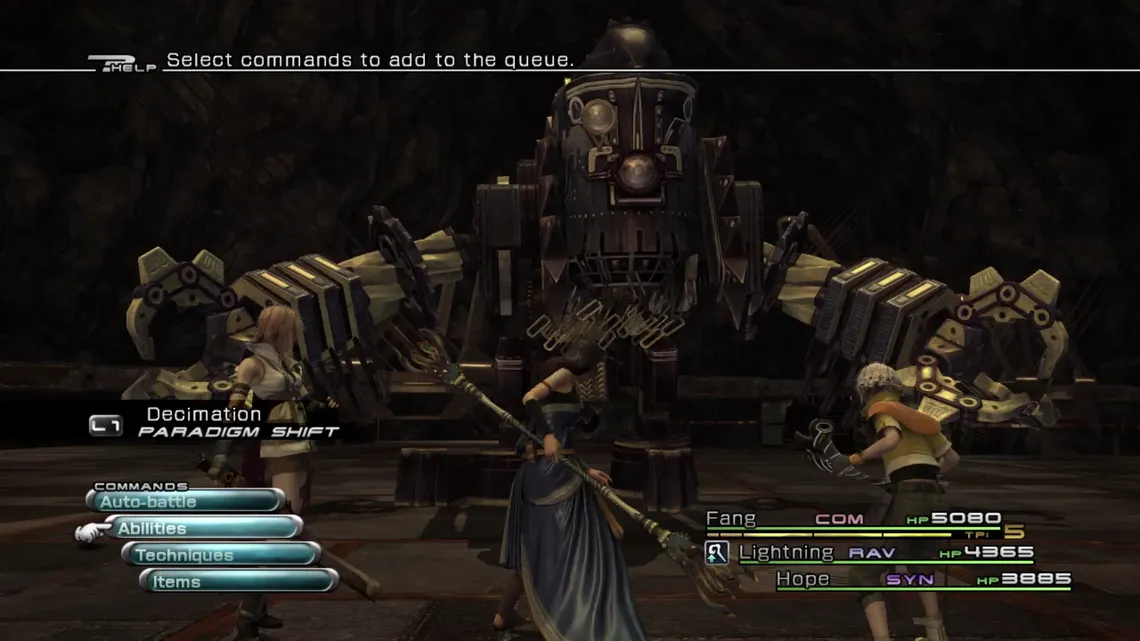The image size is (1140, 641).
Task: Select Fang's party status row
Action: point(853,519)
